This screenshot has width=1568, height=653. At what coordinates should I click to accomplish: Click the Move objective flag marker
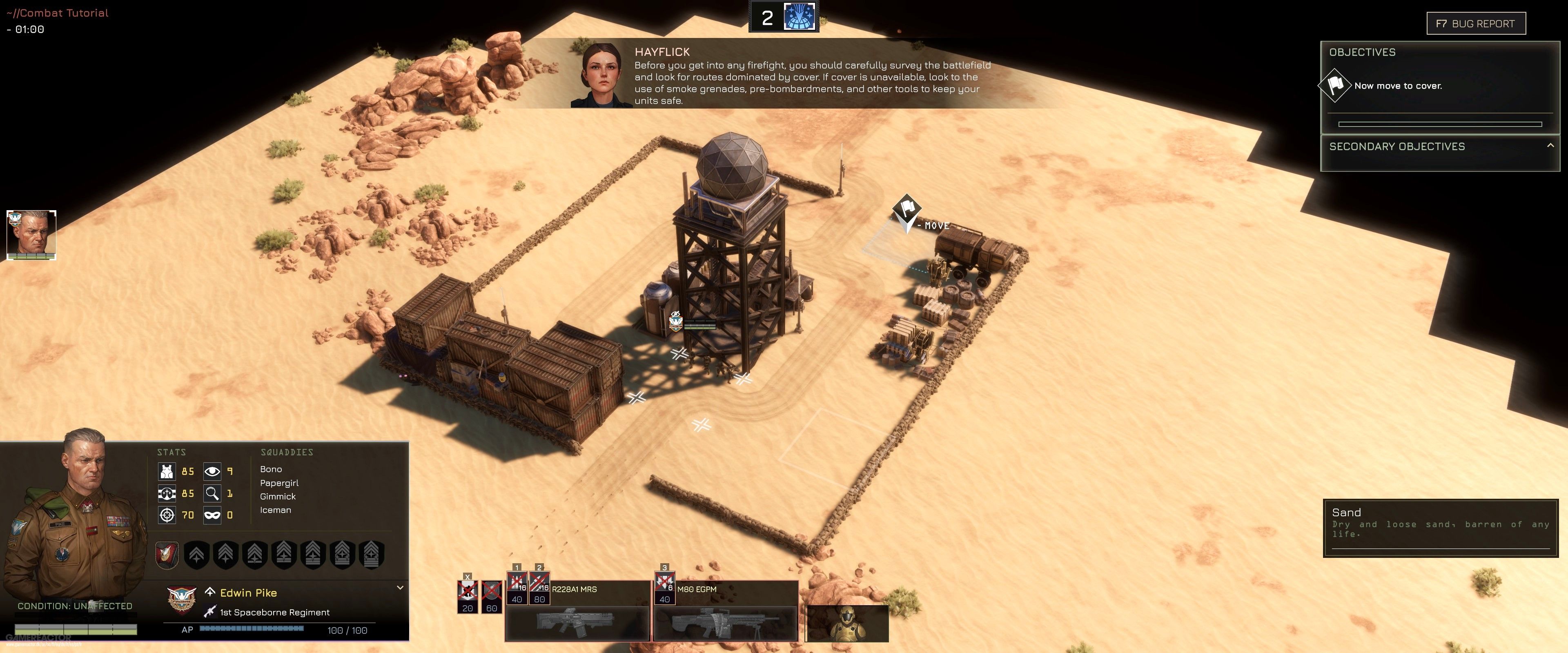906,209
